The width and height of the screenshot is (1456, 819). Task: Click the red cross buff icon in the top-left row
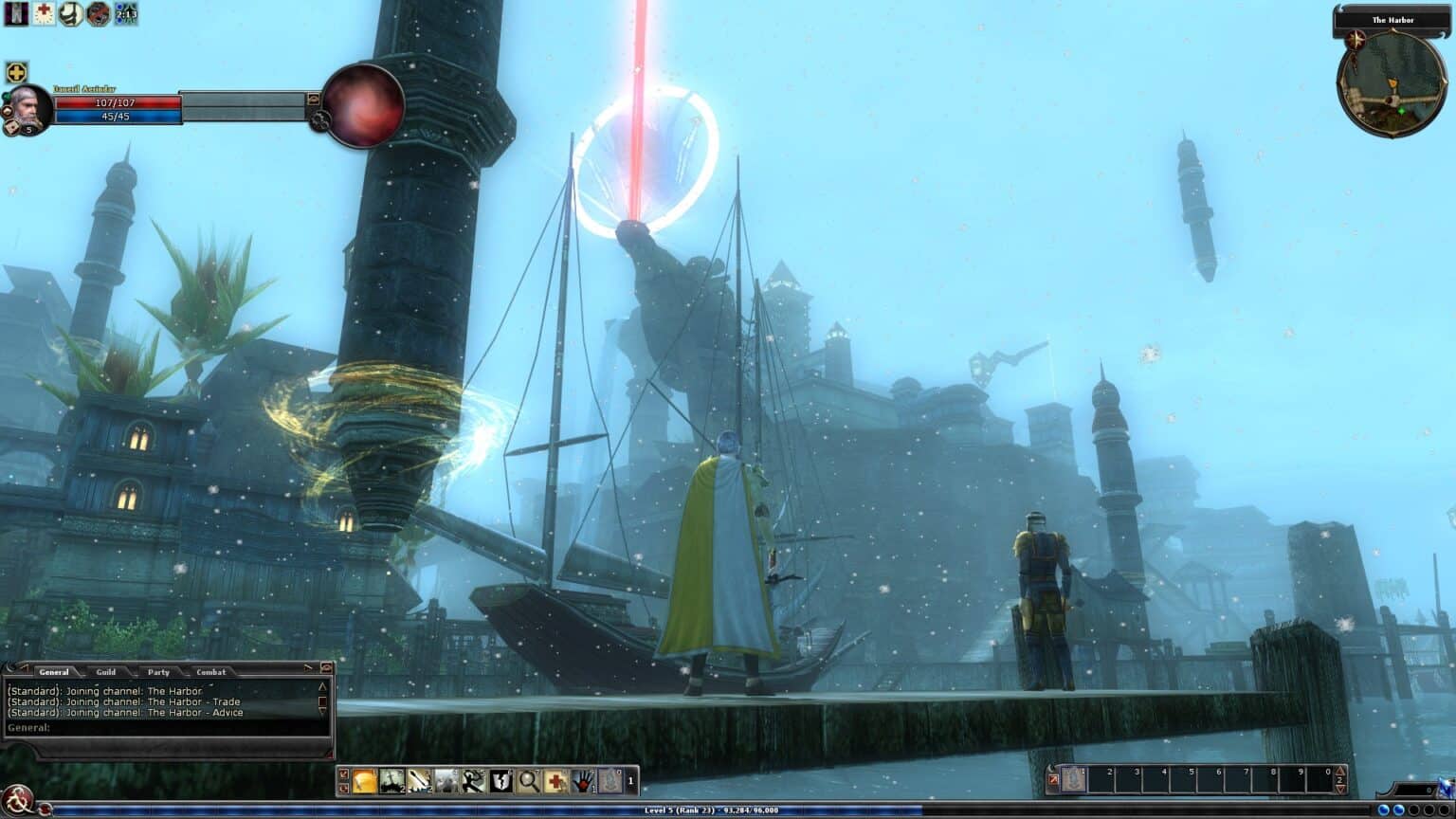coord(42,14)
